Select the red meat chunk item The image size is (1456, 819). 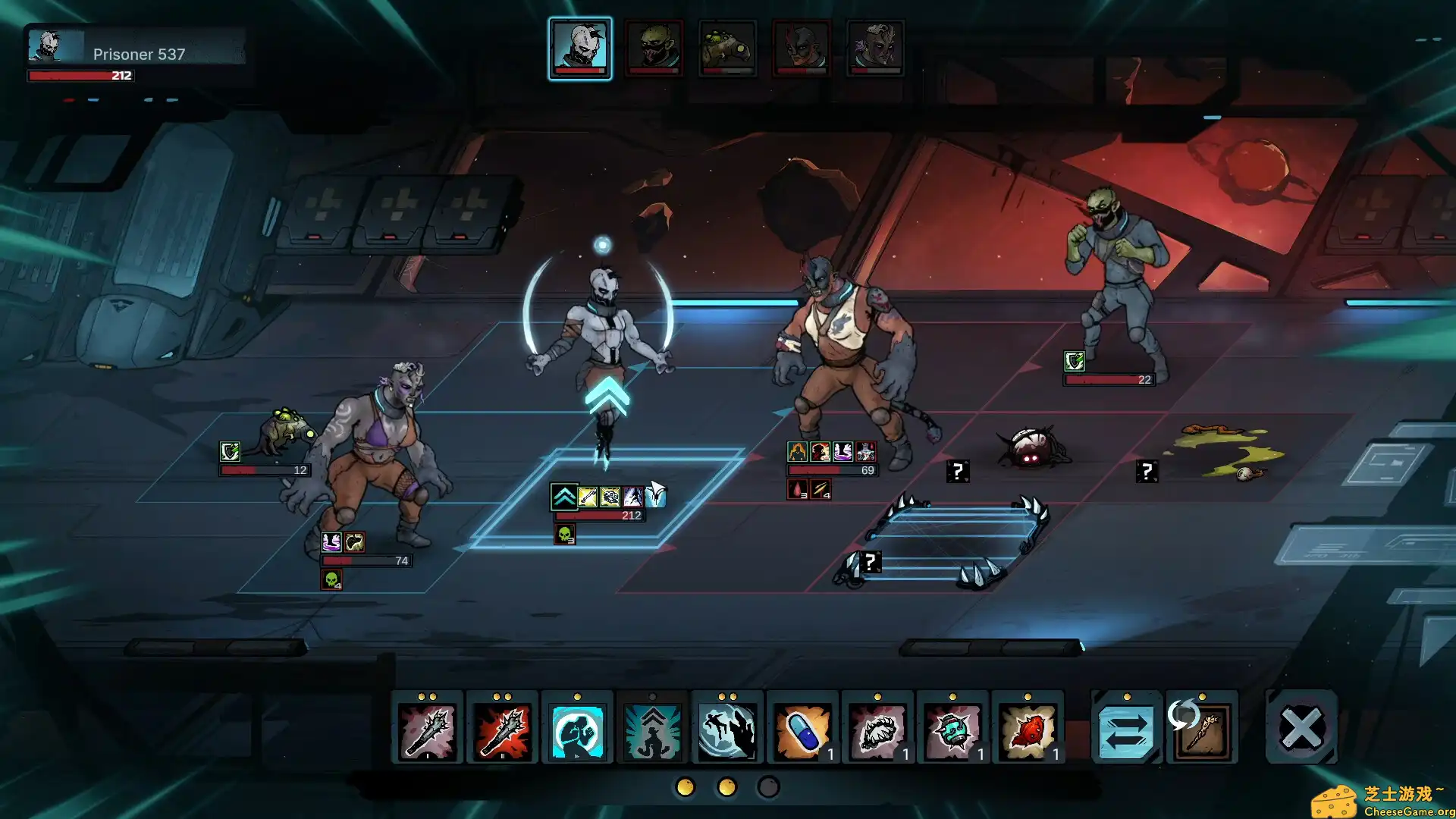1028,730
